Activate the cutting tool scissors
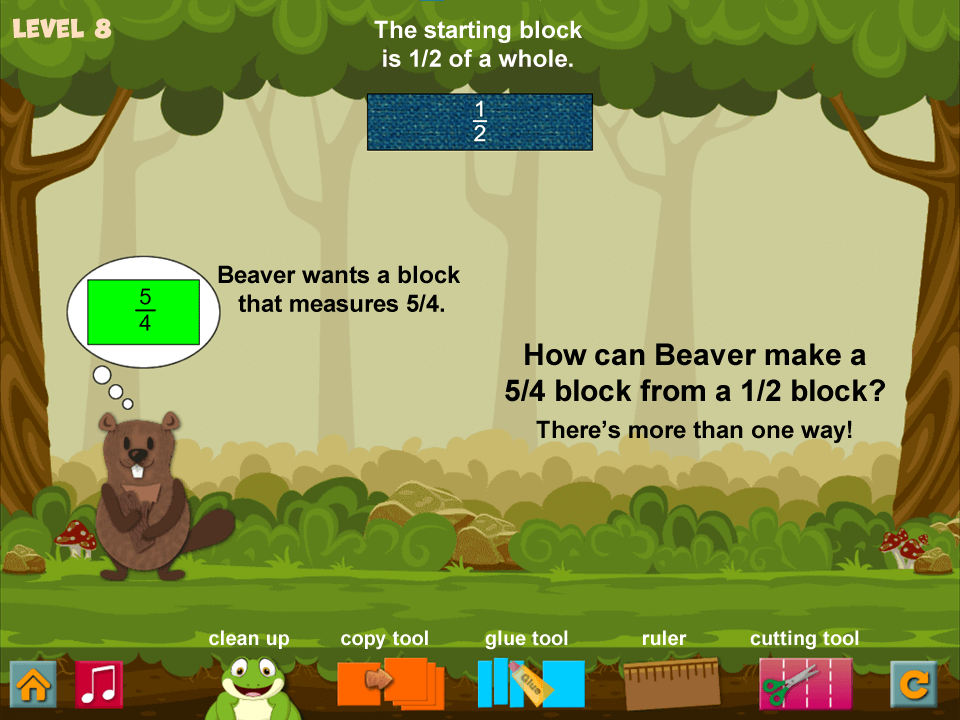Screen dimensions: 960x720 pyautogui.click(x=805, y=683)
